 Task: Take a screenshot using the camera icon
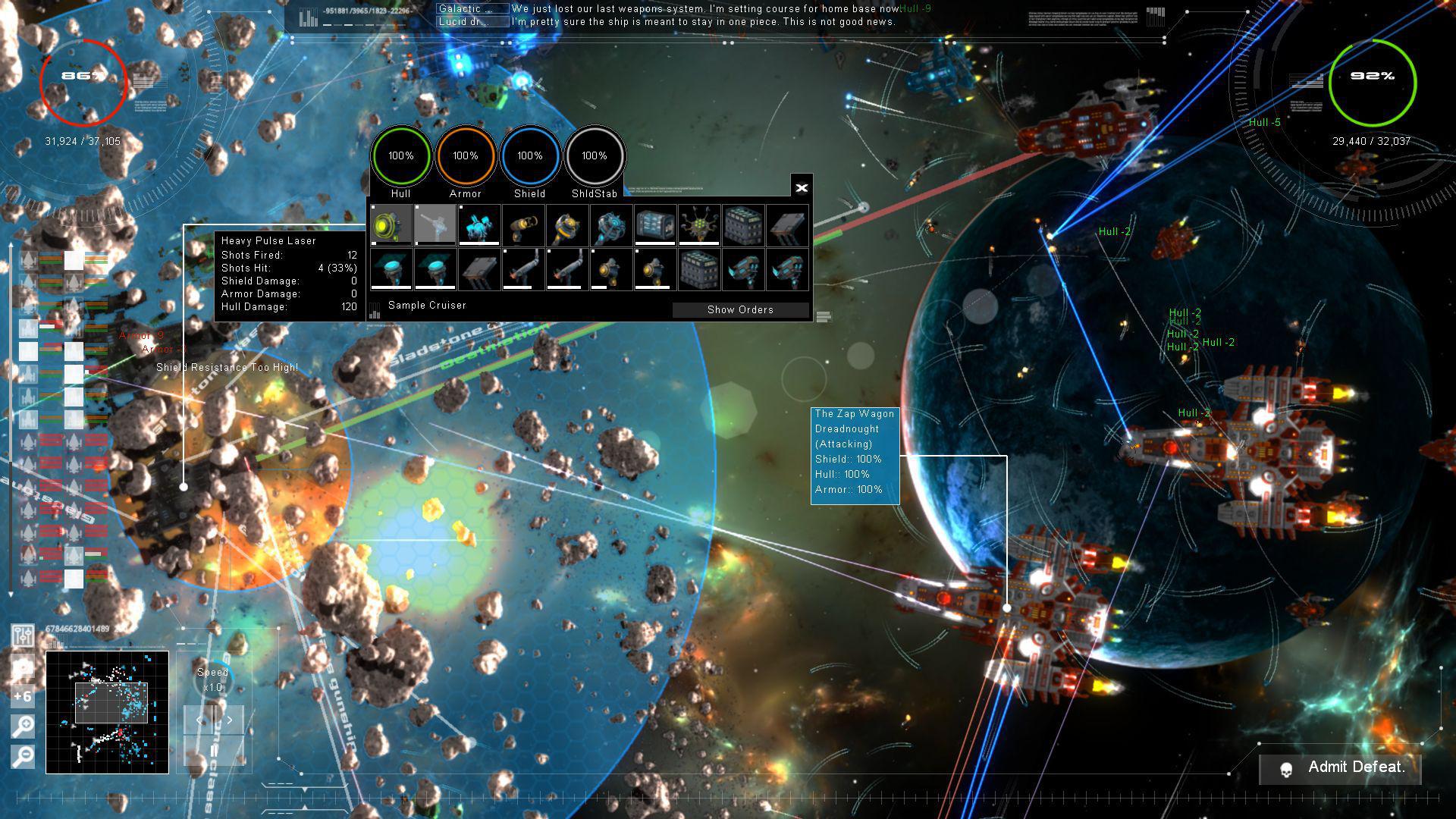coord(21,667)
